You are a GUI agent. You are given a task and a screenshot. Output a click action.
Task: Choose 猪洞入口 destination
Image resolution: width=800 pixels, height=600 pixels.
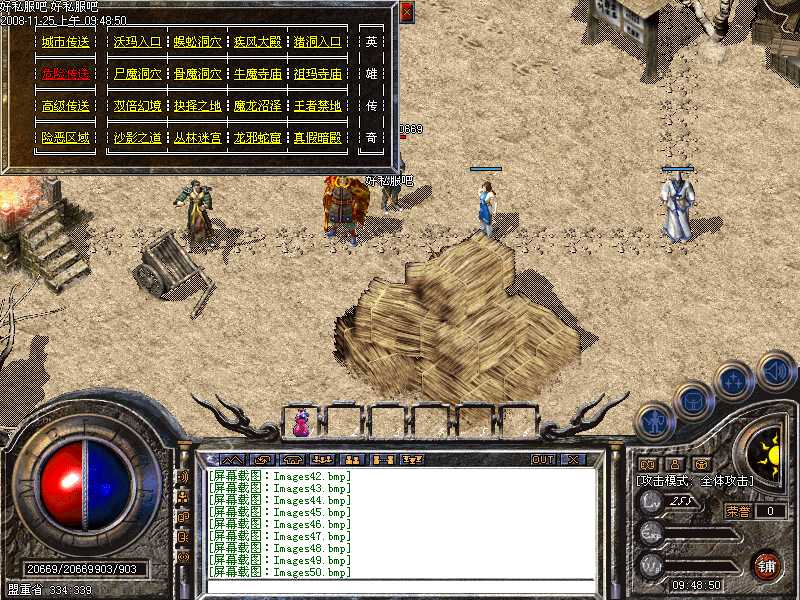(317, 43)
